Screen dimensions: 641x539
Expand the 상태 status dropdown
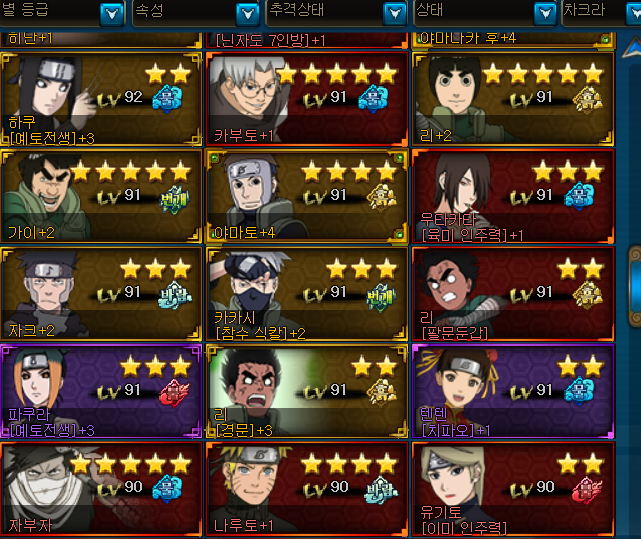pyautogui.click(x=544, y=13)
